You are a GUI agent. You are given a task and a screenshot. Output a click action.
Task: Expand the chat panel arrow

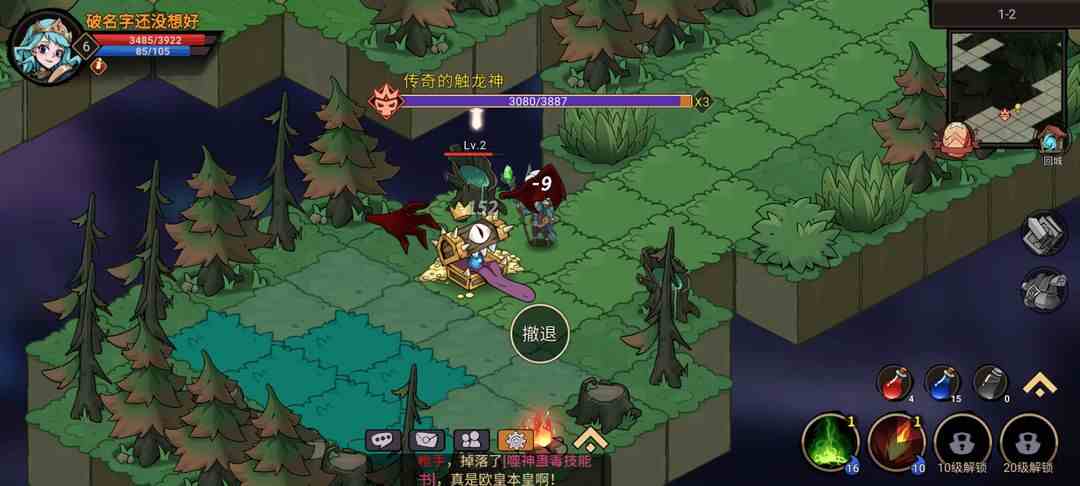pyautogui.click(x=590, y=439)
